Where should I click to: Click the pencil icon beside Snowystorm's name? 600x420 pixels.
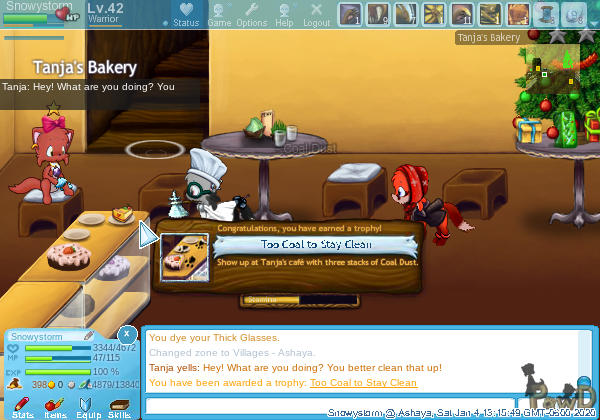pyautogui.click(x=89, y=335)
